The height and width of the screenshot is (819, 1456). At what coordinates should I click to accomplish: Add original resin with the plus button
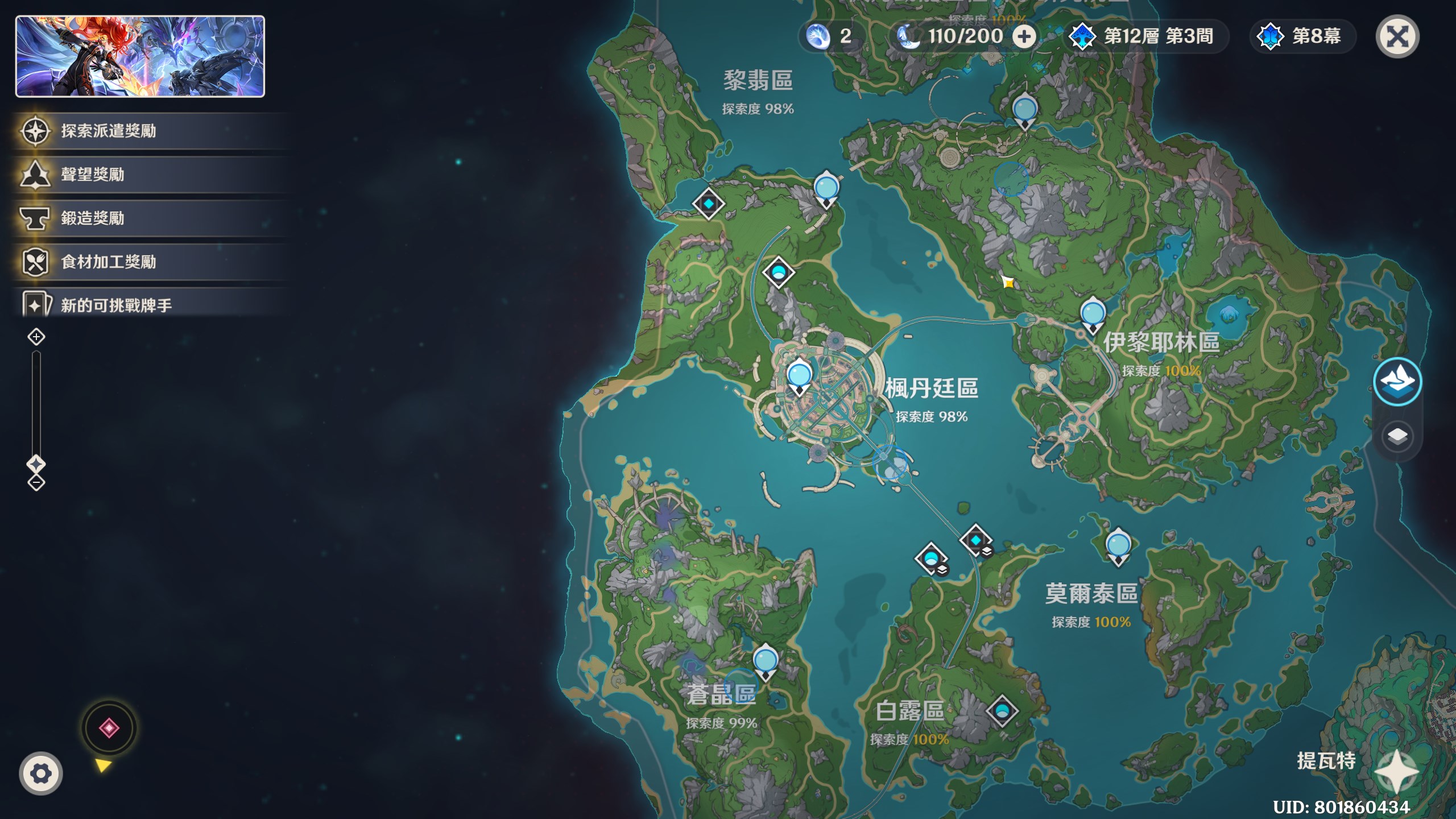coord(1024,37)
